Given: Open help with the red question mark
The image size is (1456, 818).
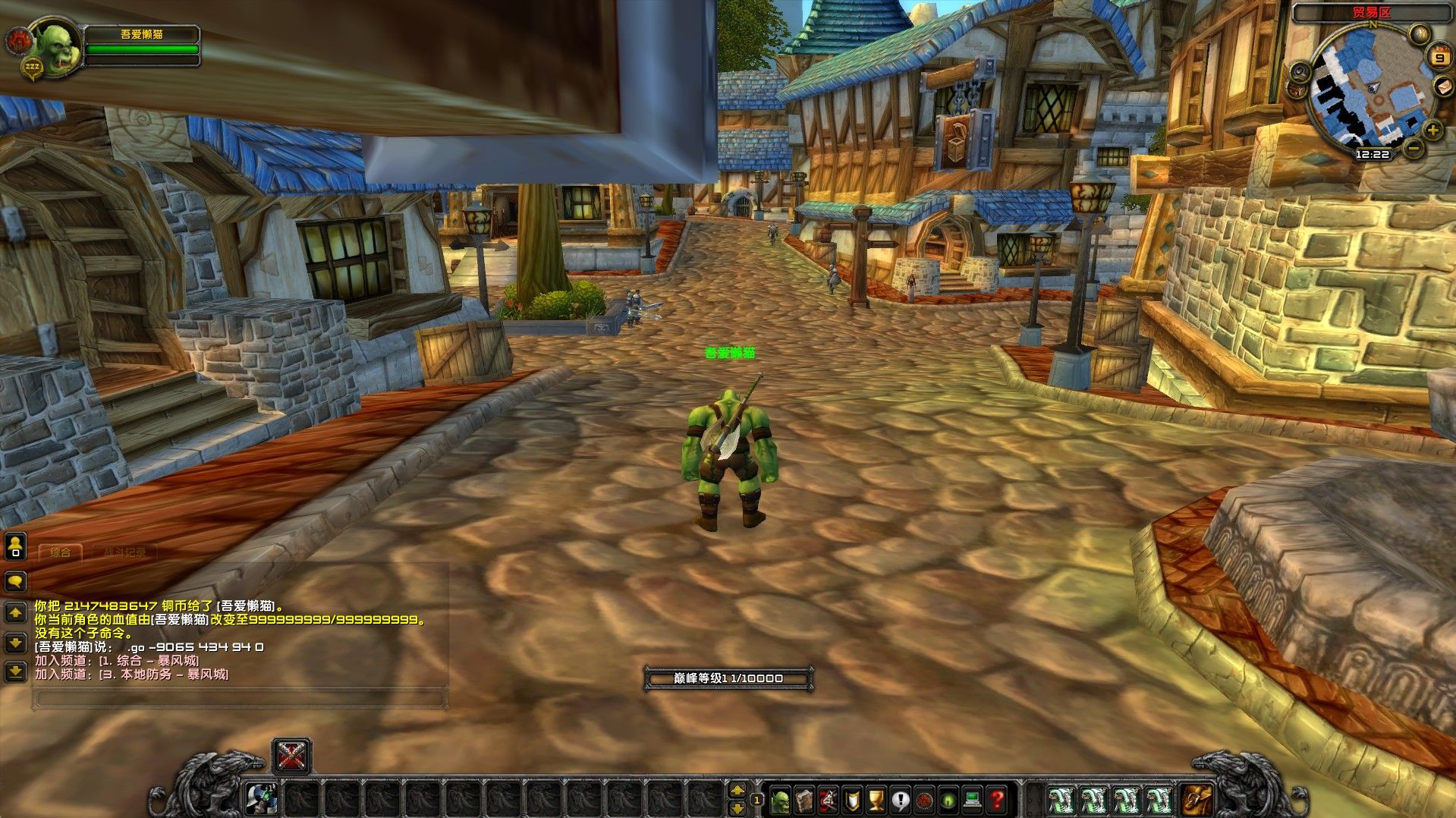Looking at the screenshot, I should pos(997,800).
